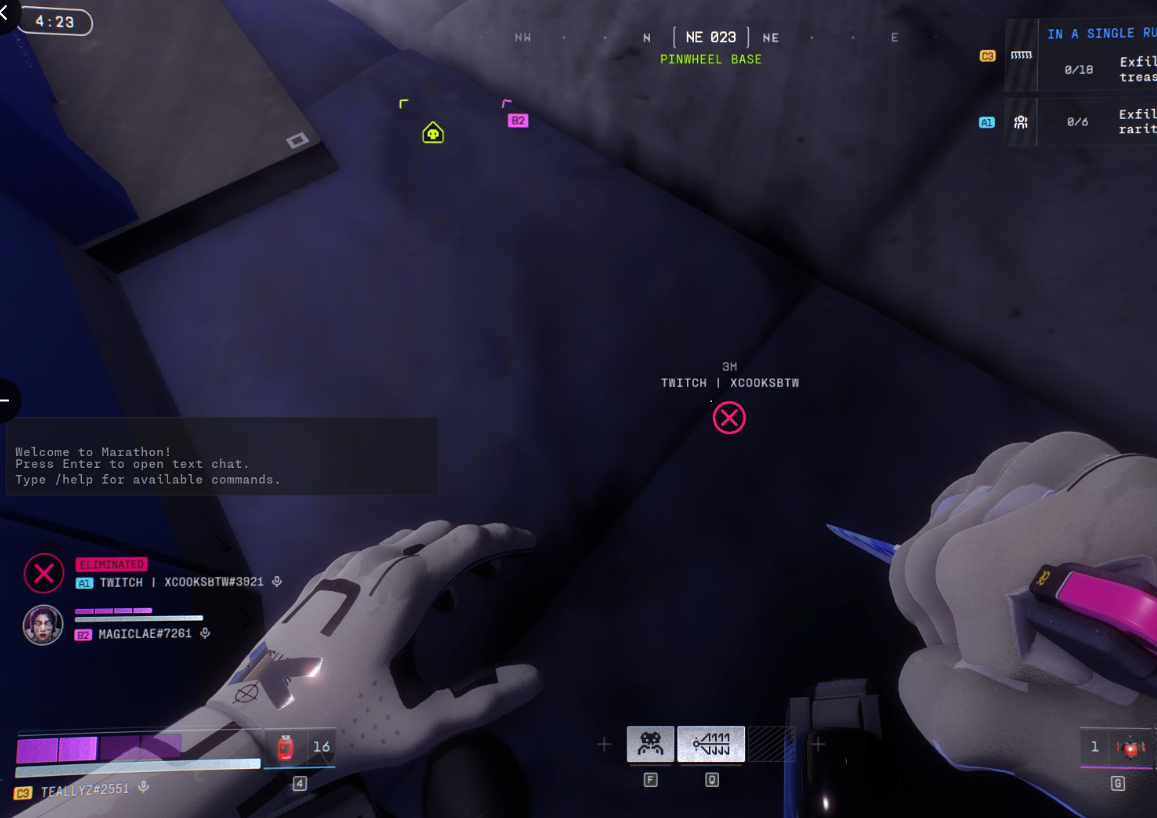The width and height of the screenshot is (1157, 818).
Task: Activate the arrow-volley ability icon
Action: pos(711,744)
